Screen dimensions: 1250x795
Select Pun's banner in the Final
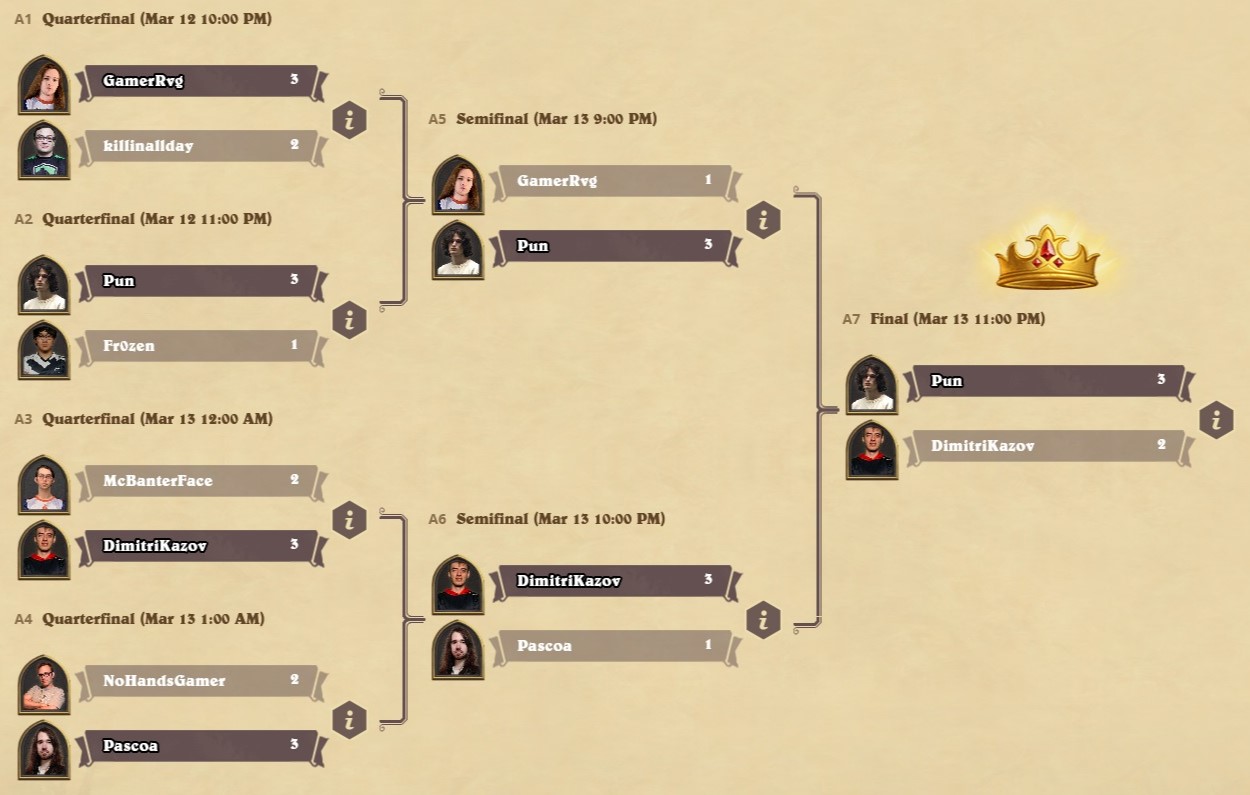[x=1045, y=381]
